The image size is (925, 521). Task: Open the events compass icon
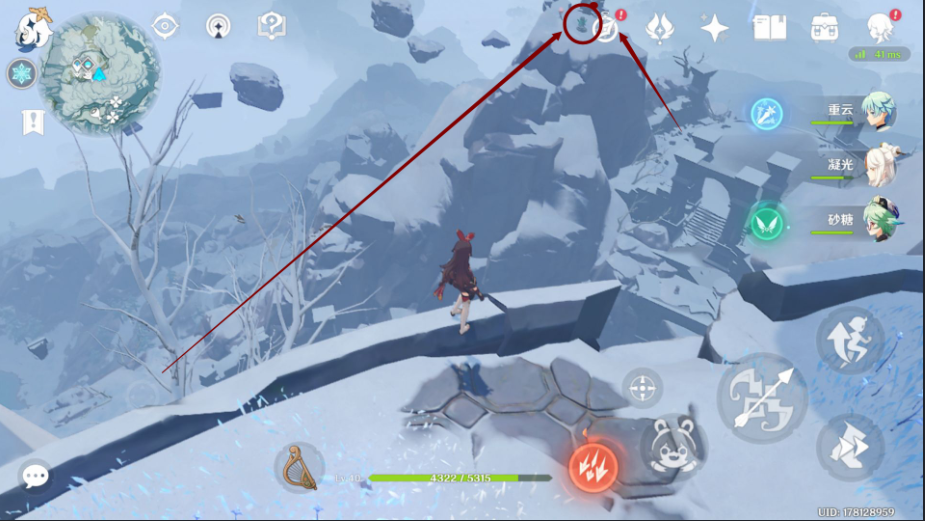coord(606,28)
